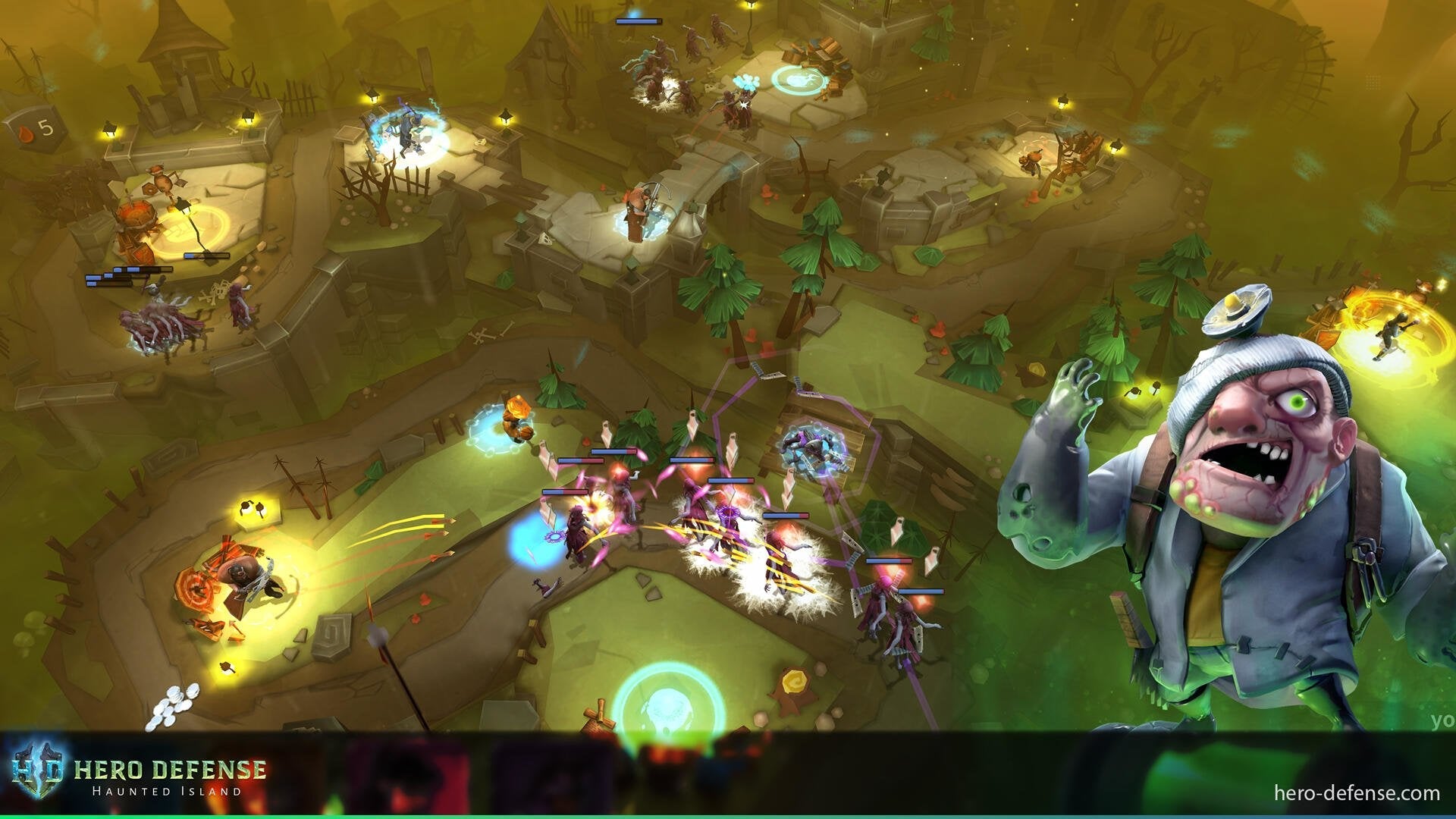Open the hero-defense.com website link

[x=1356, y=793]
